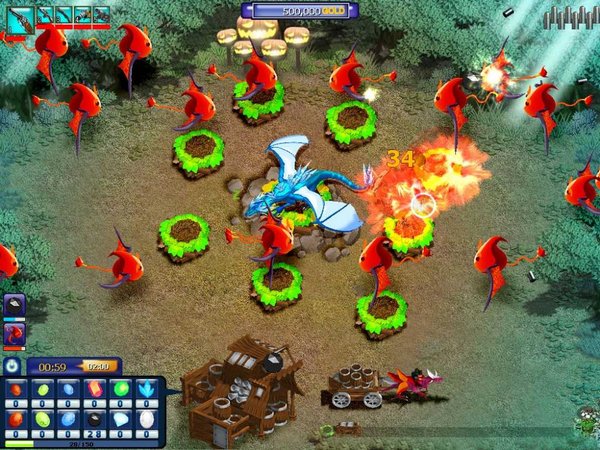Activate the black-and-white ability icon
Image resolution: width=600 pixels, height=450 pixels.
[x=14, y=306]
